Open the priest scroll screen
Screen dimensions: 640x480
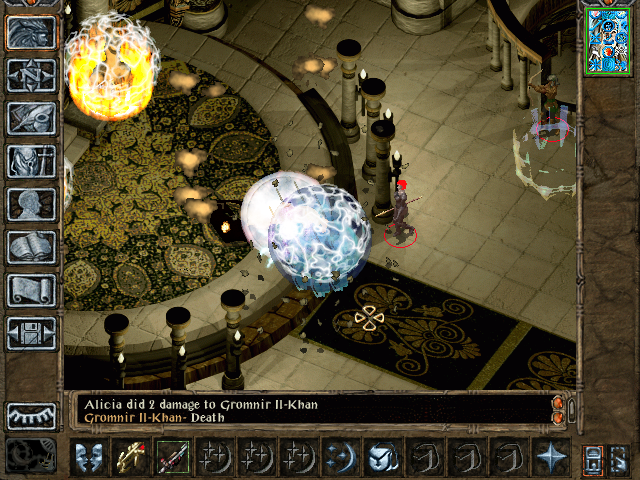click(31, 289)
